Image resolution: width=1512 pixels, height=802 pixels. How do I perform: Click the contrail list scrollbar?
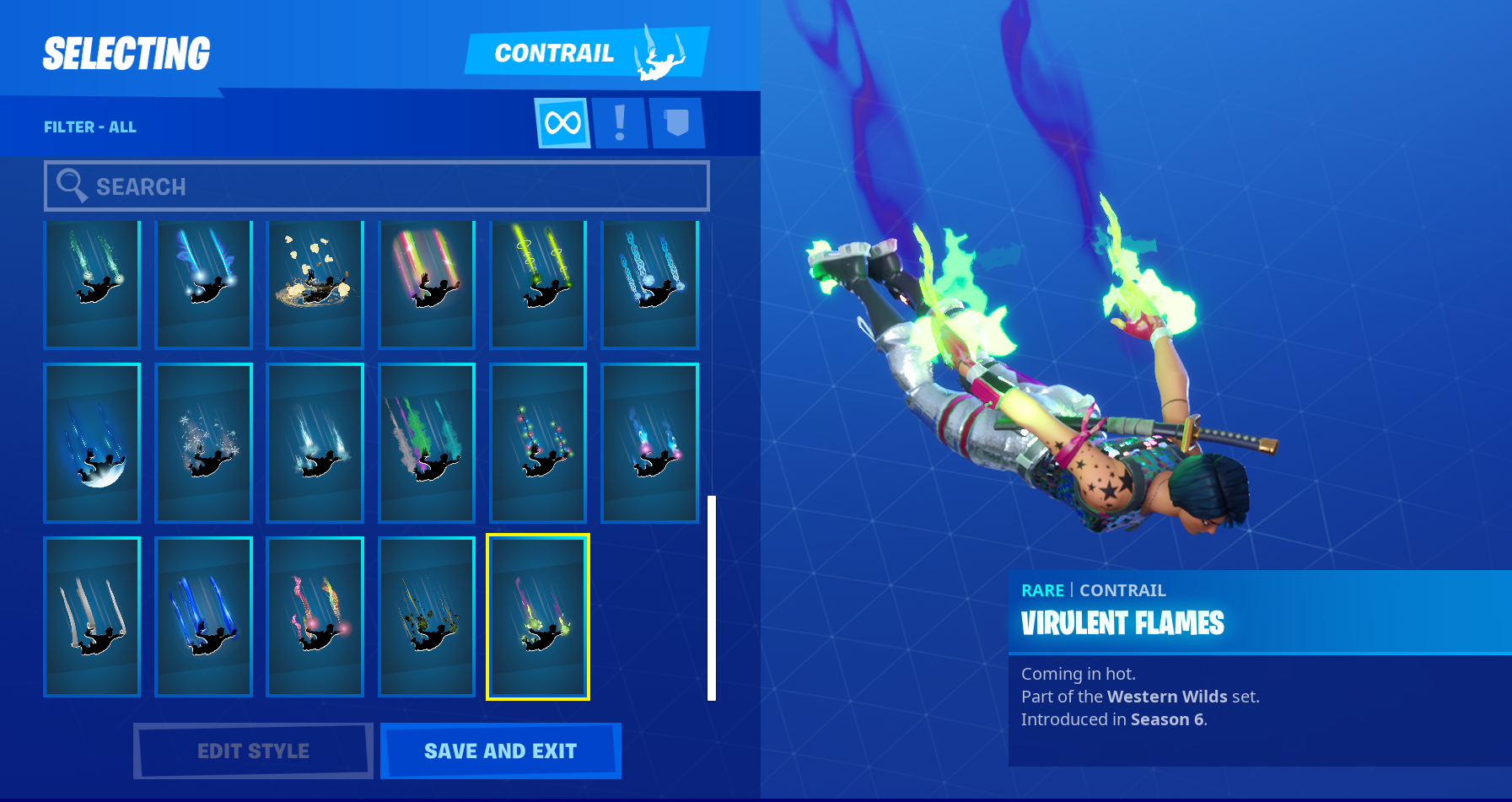712,597
